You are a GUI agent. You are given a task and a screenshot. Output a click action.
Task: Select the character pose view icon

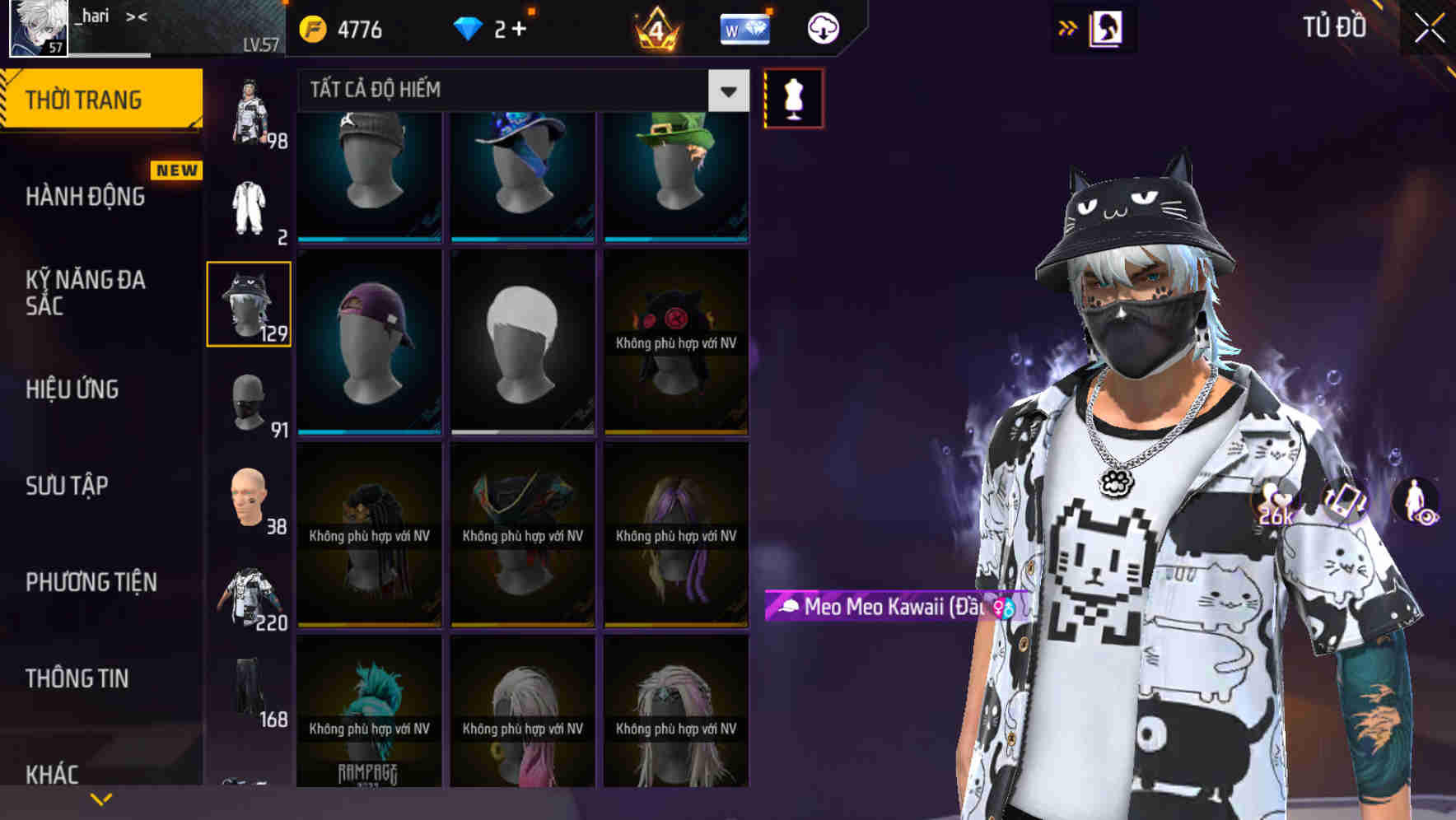[1412, 496]
